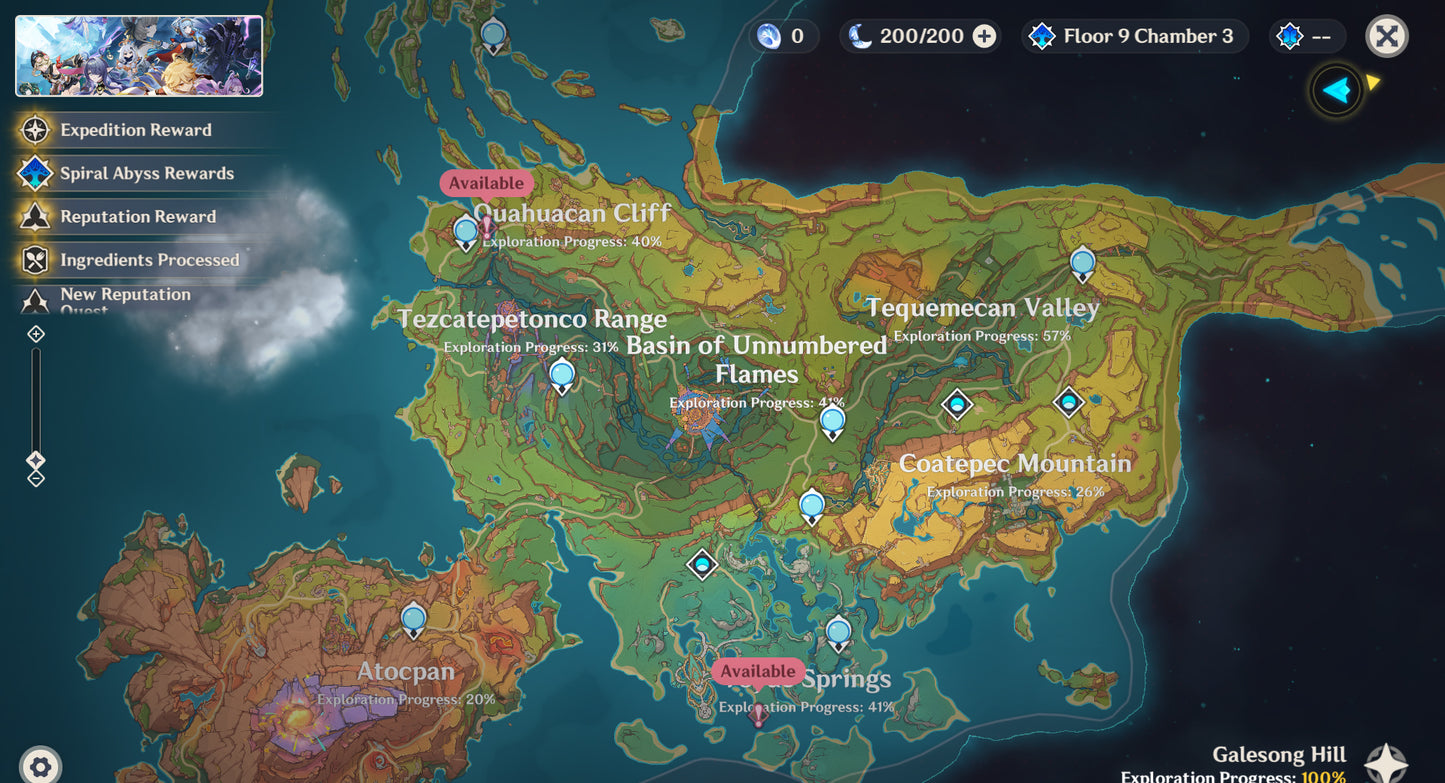Image resolution: width=1445 pixels, height=783 pixels.
Task: Open the Expedition Reward entry
Action: (x=135, y=130)
